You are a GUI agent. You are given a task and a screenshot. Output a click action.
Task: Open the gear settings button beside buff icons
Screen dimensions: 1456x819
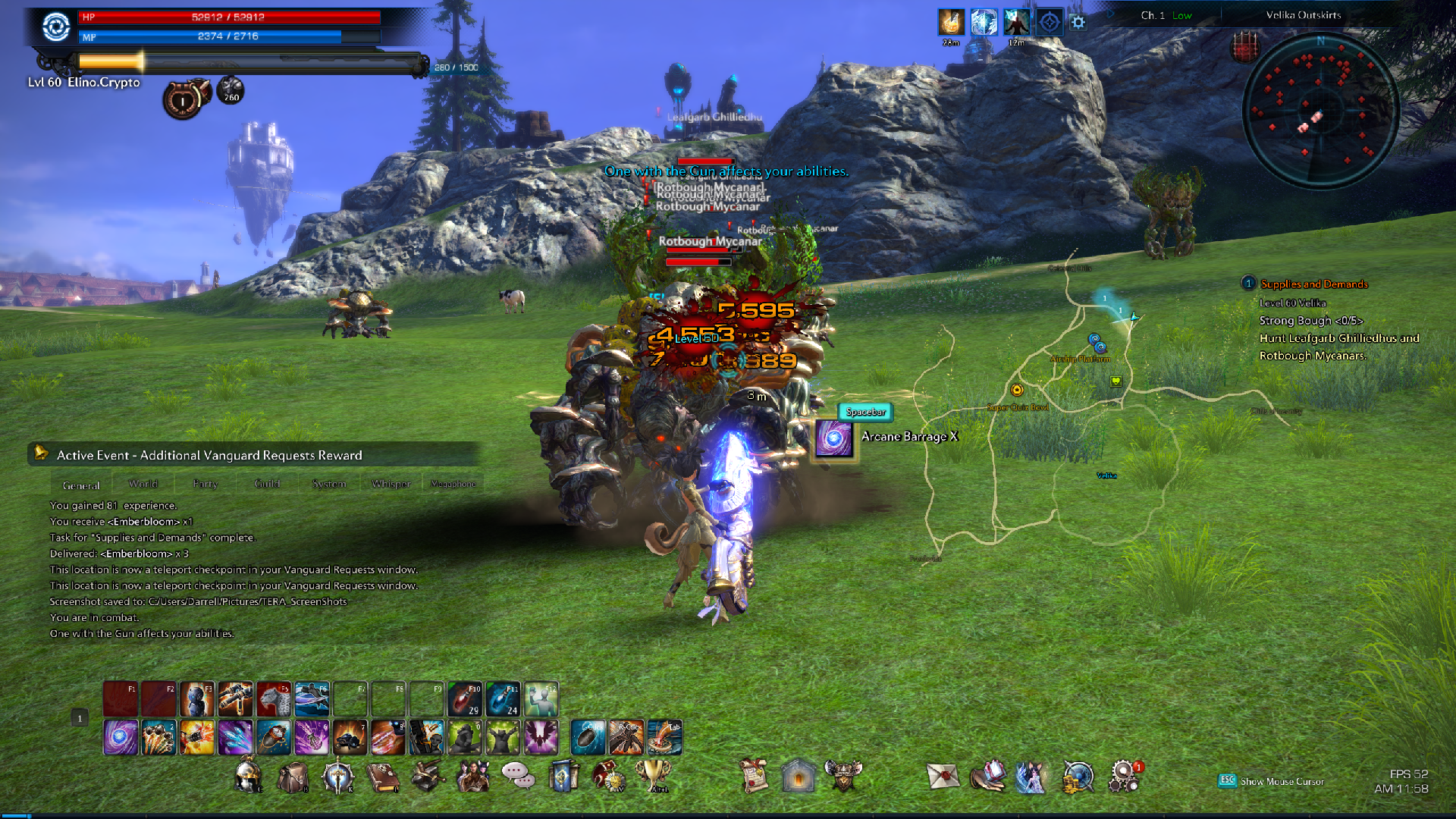pyautogui.click(x=1078, y=23)
